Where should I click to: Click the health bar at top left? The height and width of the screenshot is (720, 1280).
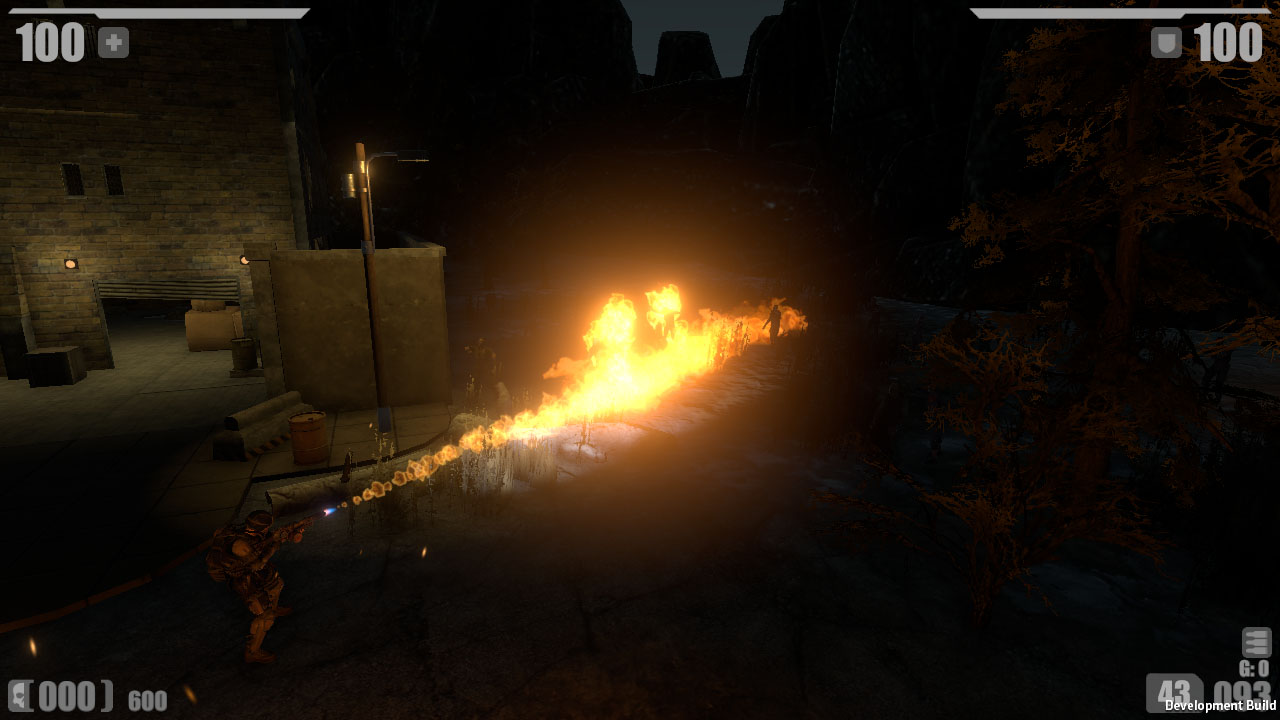[x=160, y=14]
